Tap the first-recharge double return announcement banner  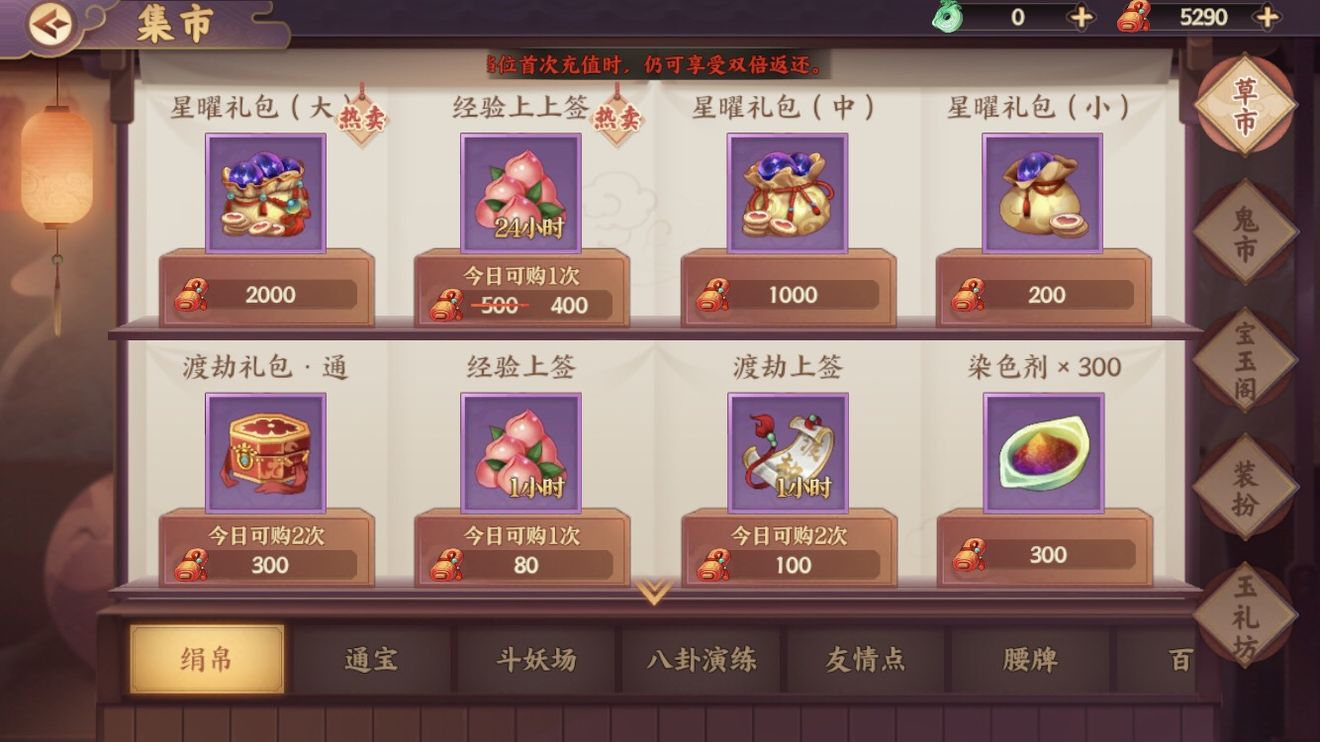(660, 63)
